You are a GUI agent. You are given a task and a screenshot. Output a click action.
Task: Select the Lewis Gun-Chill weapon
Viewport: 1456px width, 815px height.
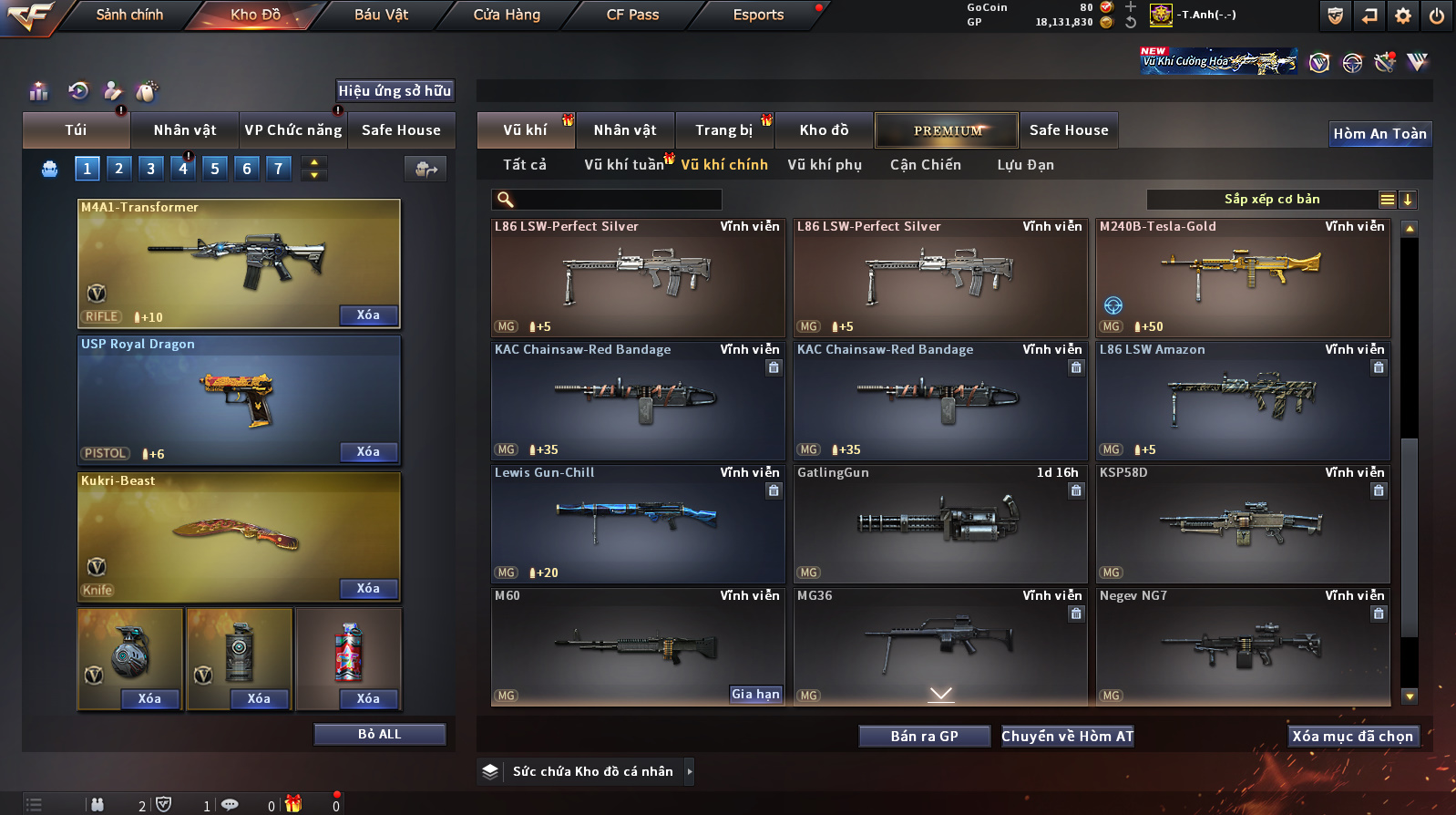(x=638, y=523)
